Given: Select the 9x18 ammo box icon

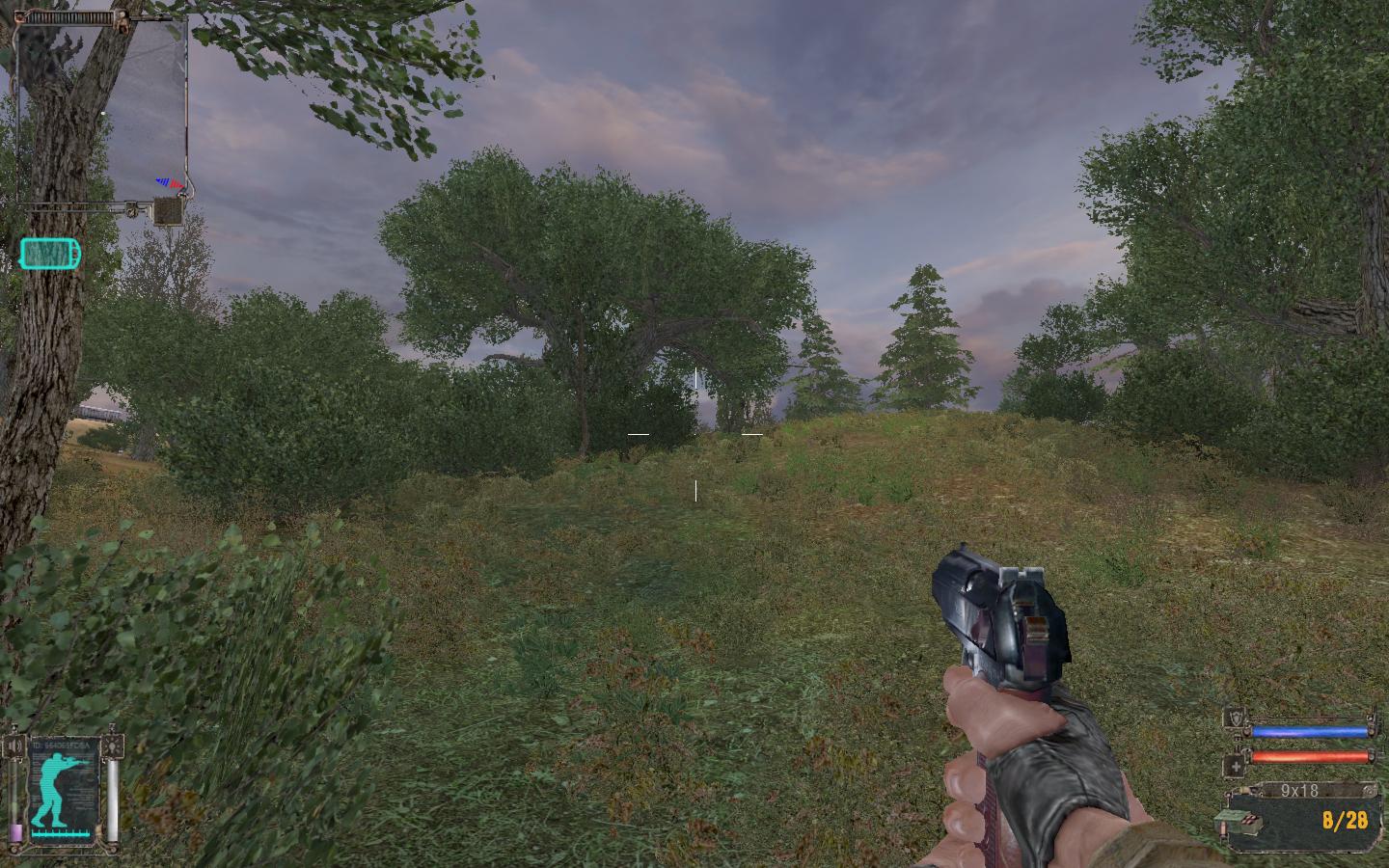Looking at the screenshot, I should click(1250, 822).
